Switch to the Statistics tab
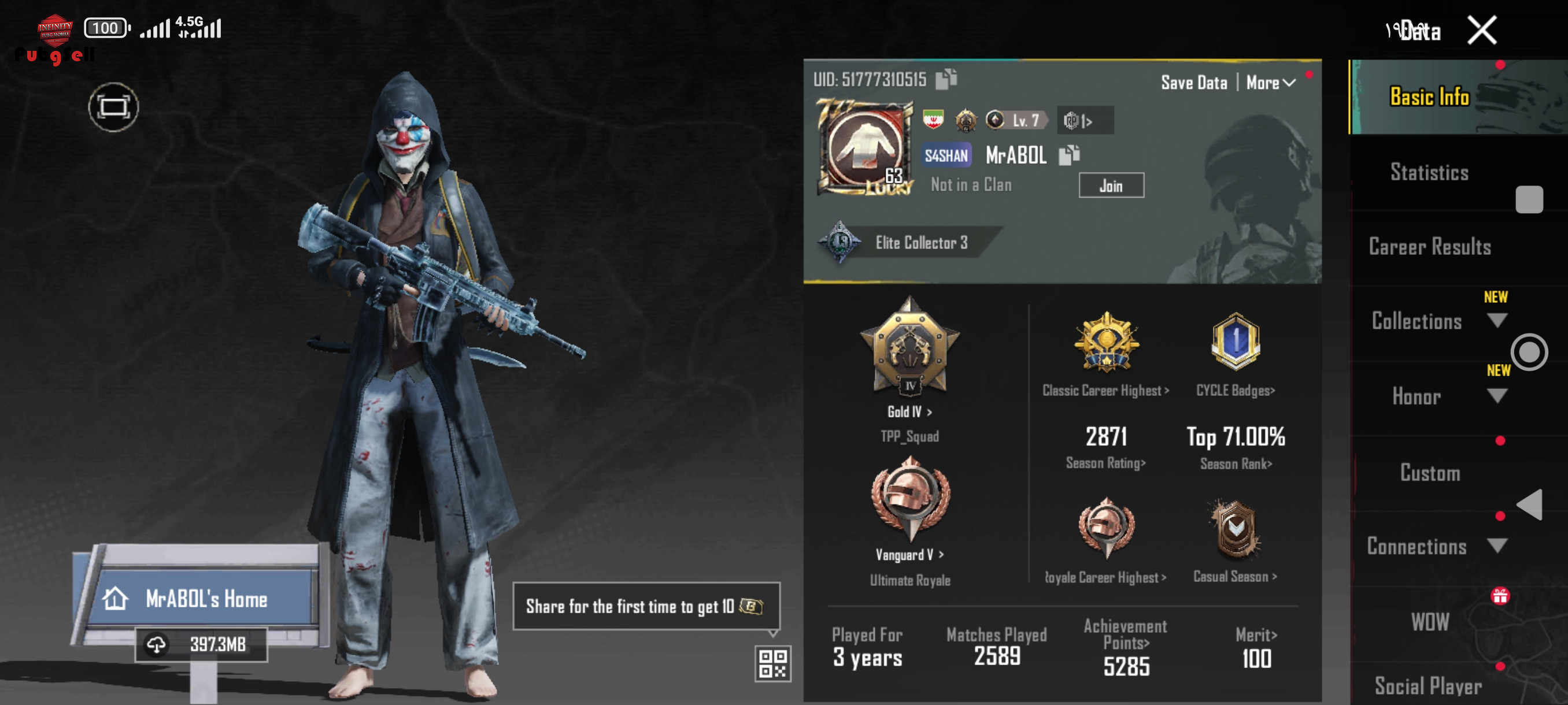This screenshot has width=1568, height=705. tap(1429, 173)
